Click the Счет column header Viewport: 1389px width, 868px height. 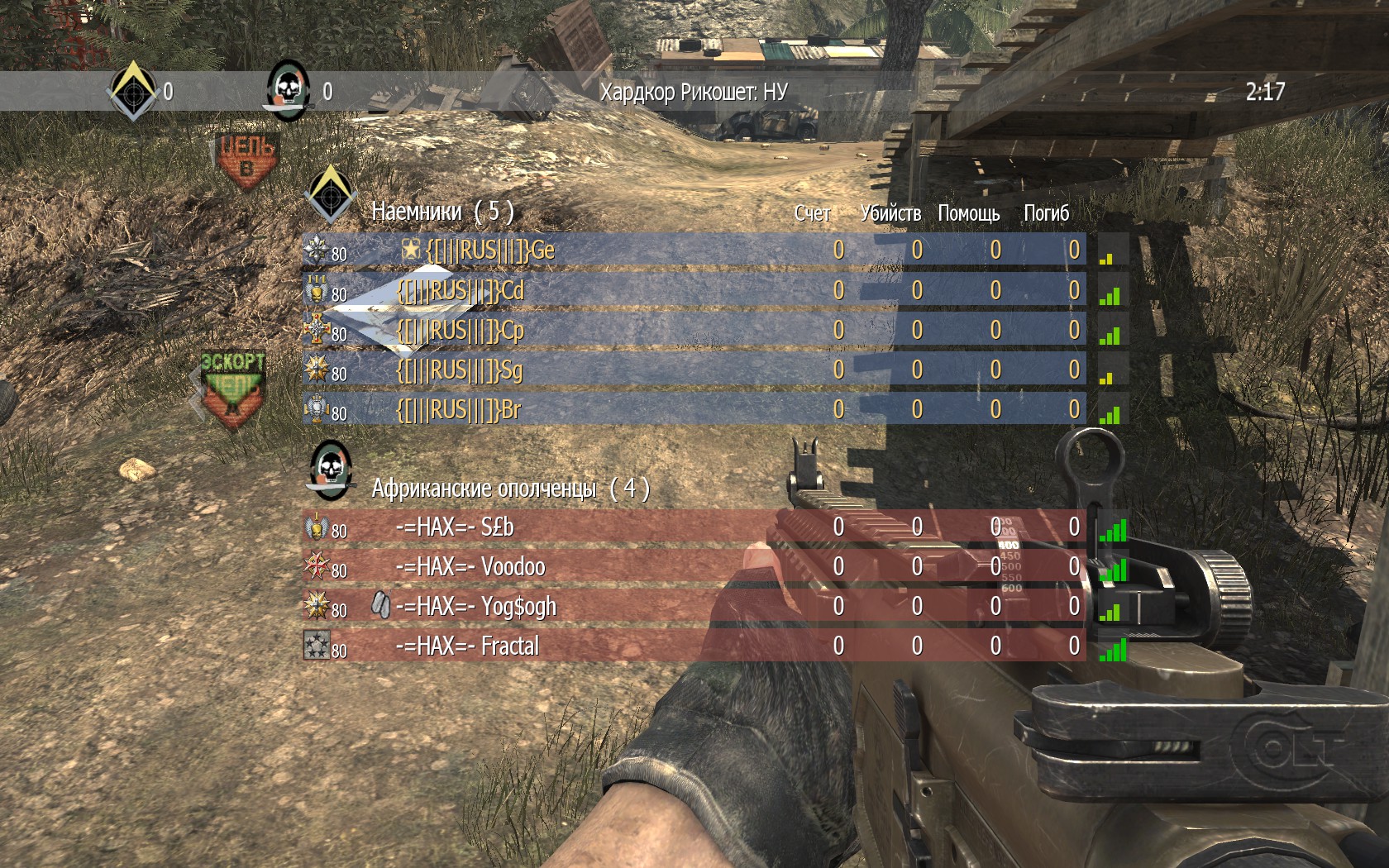pyautogui.click(x=812, y=213)
